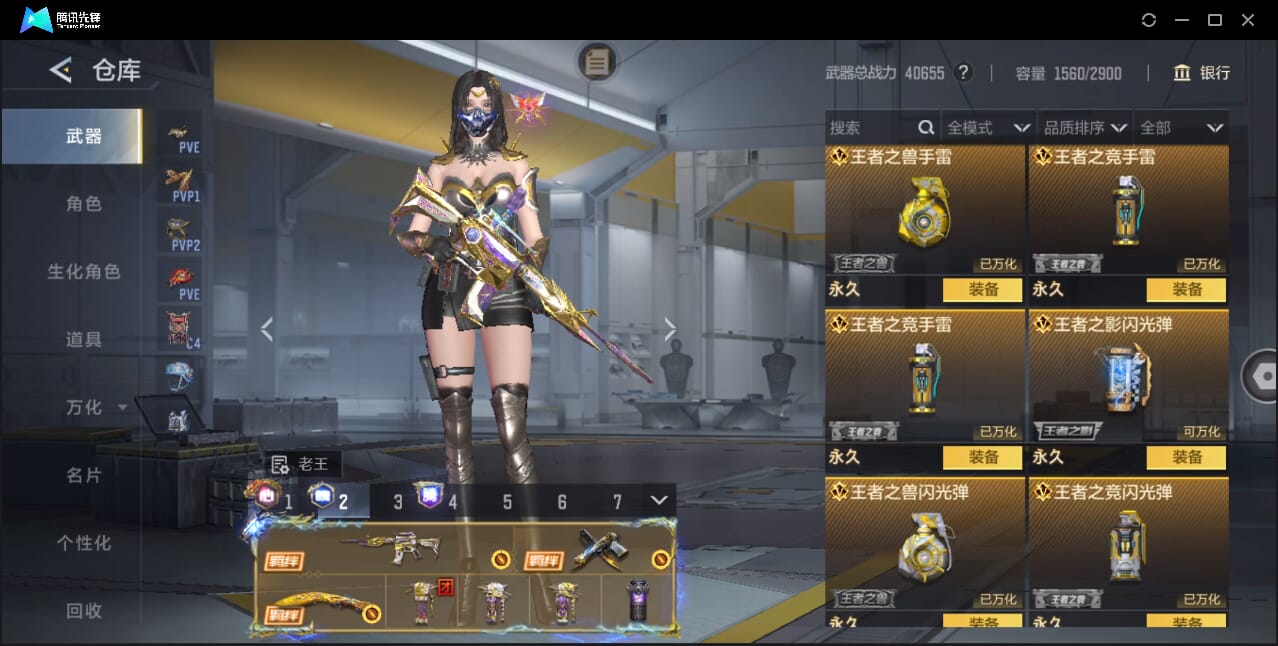Select the 道具 category
This screenshot has height=646, width=1278.
tap(84, 340)
